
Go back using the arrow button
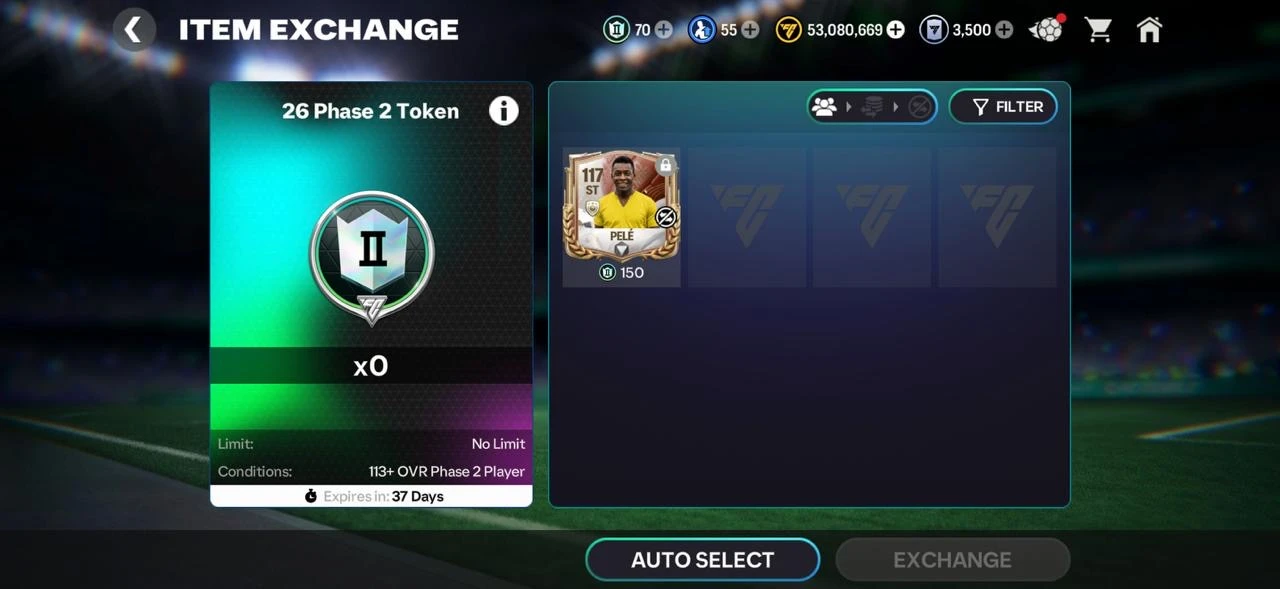point(133,30)
